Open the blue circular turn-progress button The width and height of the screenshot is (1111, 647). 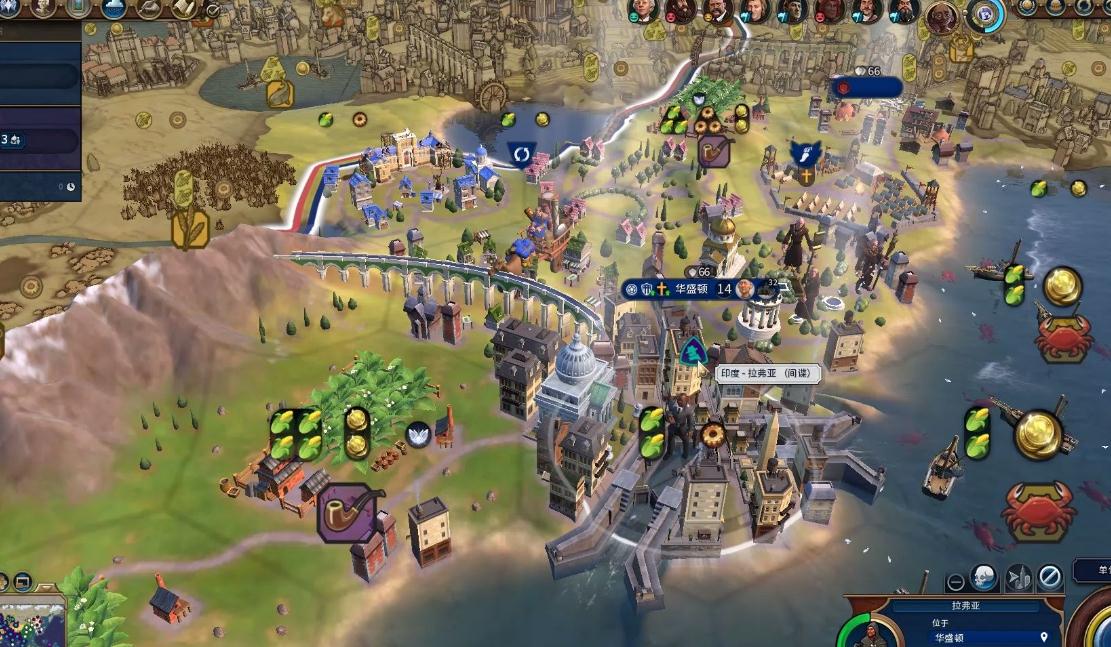tap(986, 15)
